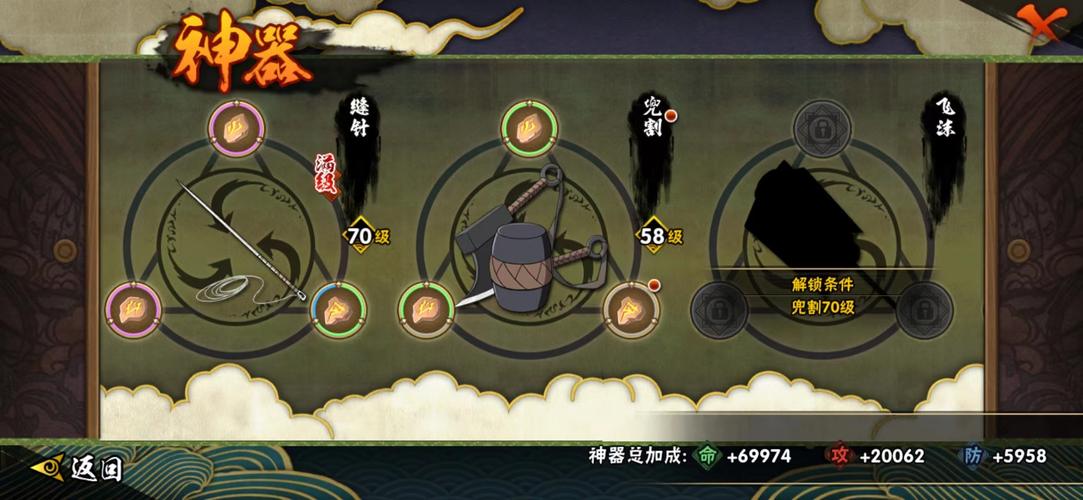Go back using the 返回 button
1083x500 pixels.
[78, 467]
